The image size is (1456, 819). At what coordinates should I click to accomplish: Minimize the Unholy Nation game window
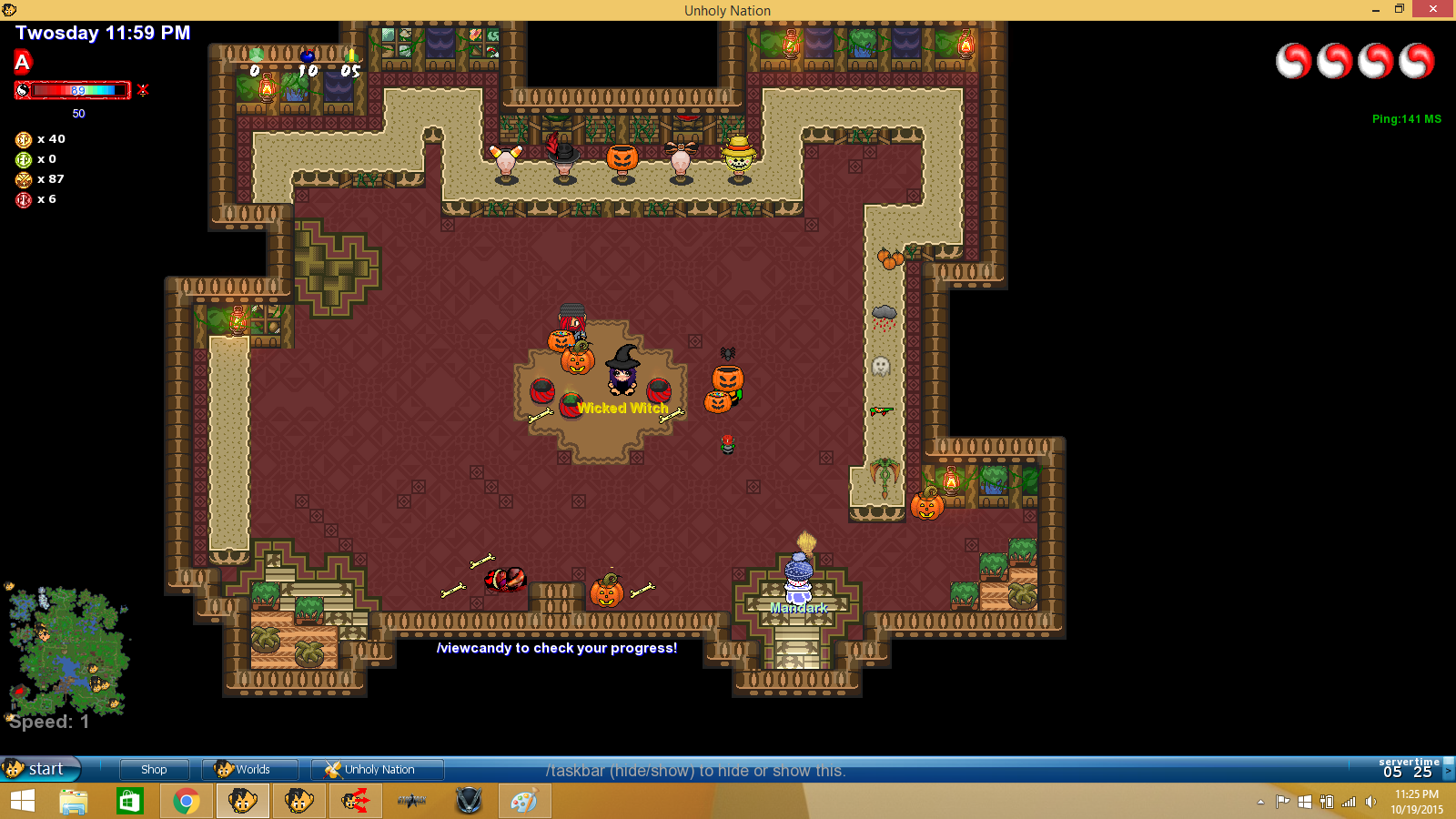[x=1375, y=9]
